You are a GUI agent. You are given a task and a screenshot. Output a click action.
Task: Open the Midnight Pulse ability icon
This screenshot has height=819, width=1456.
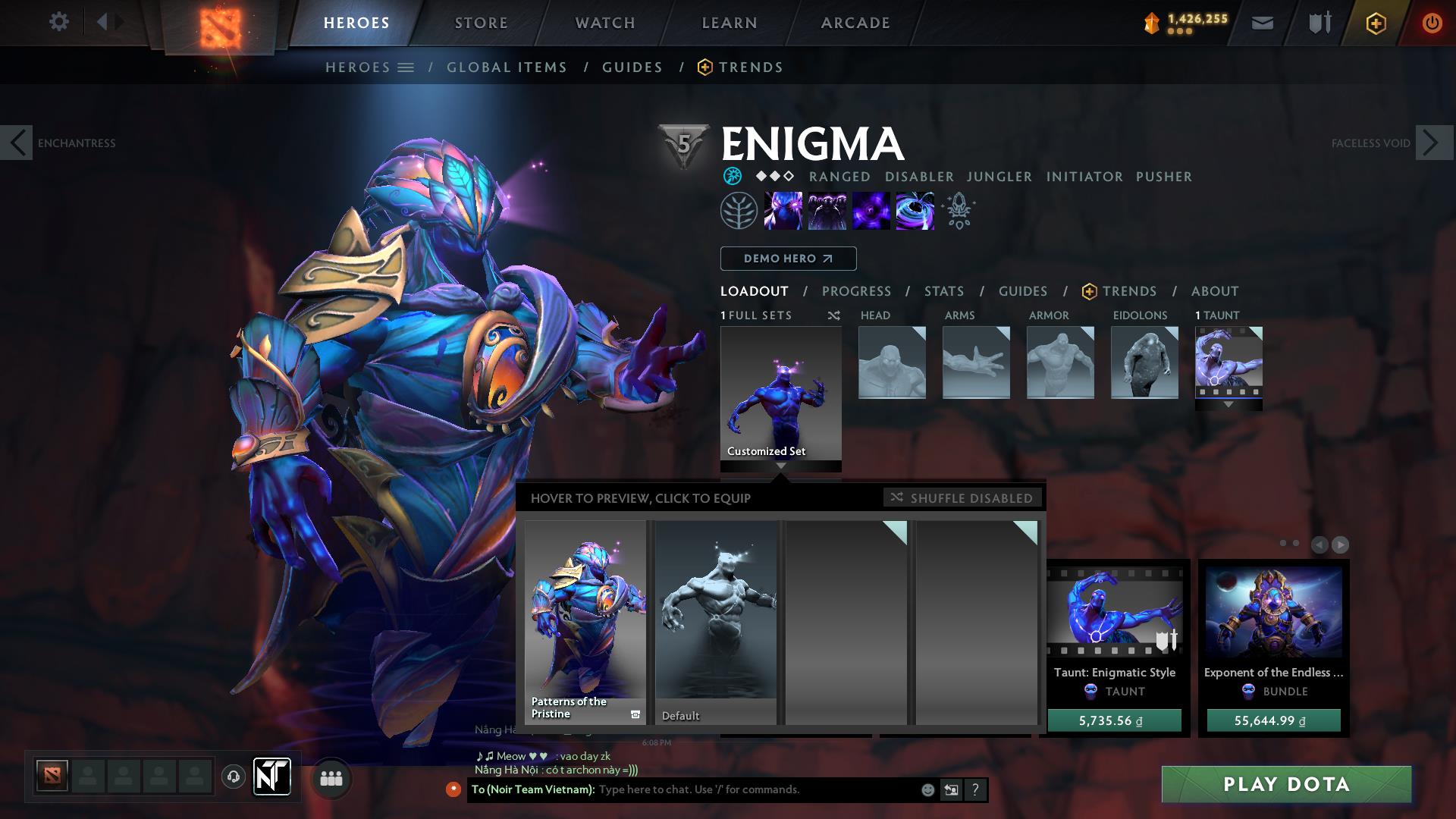[x=871, y=211]
